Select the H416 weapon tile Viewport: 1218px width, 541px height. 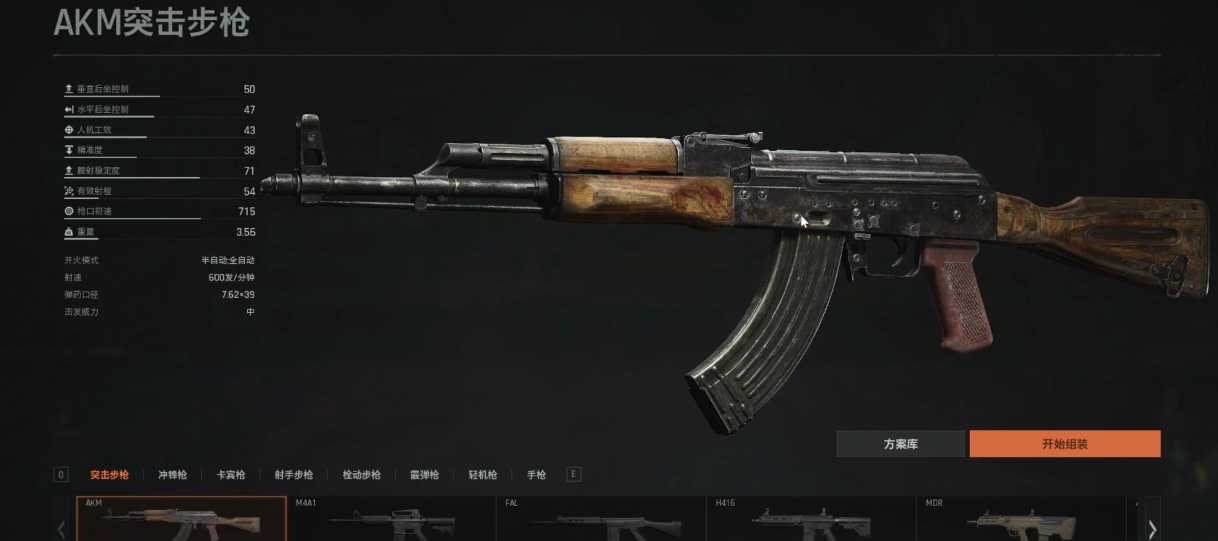point(811,520)
